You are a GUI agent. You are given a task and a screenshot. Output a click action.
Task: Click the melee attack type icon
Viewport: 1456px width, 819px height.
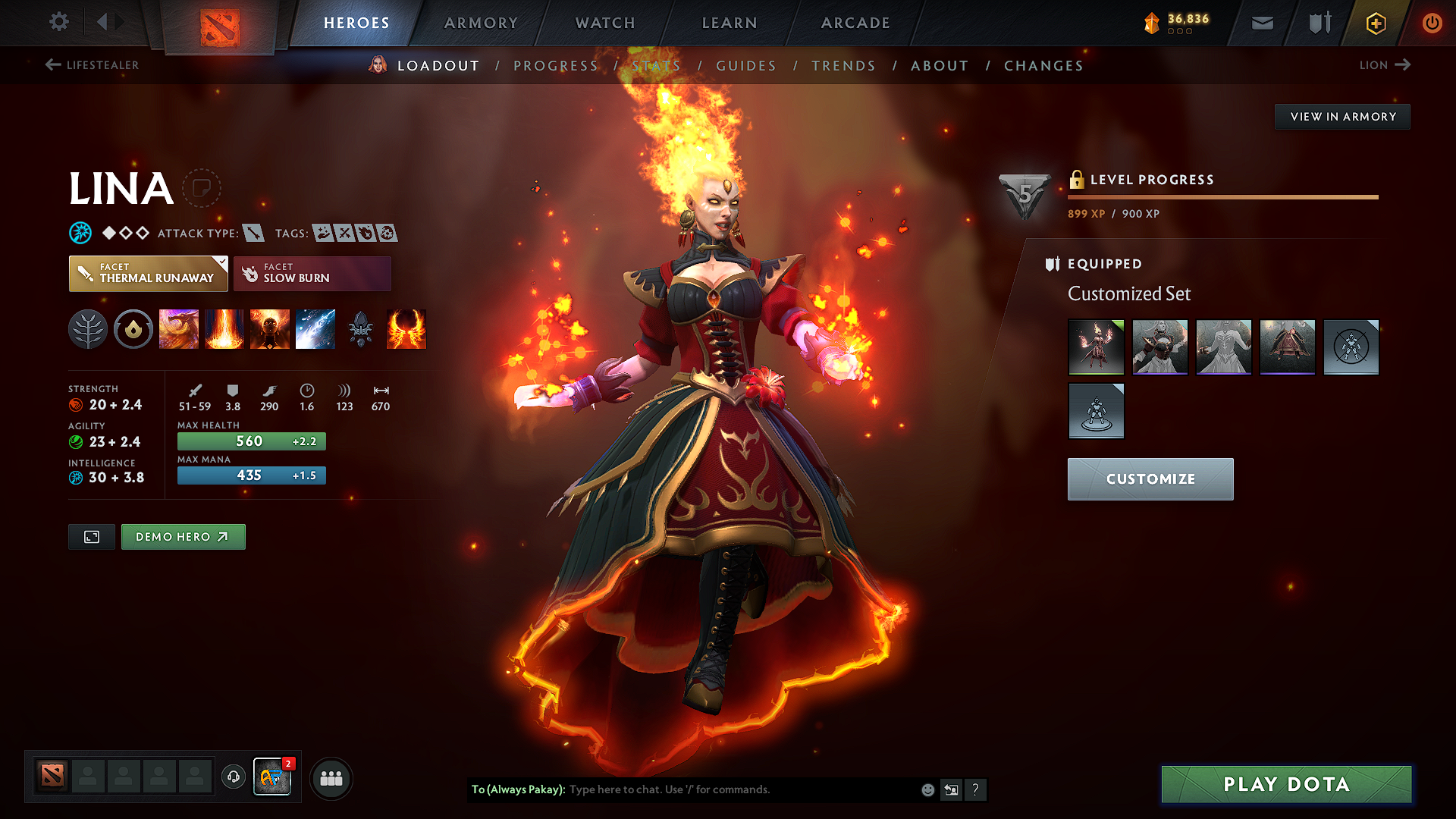253,233
